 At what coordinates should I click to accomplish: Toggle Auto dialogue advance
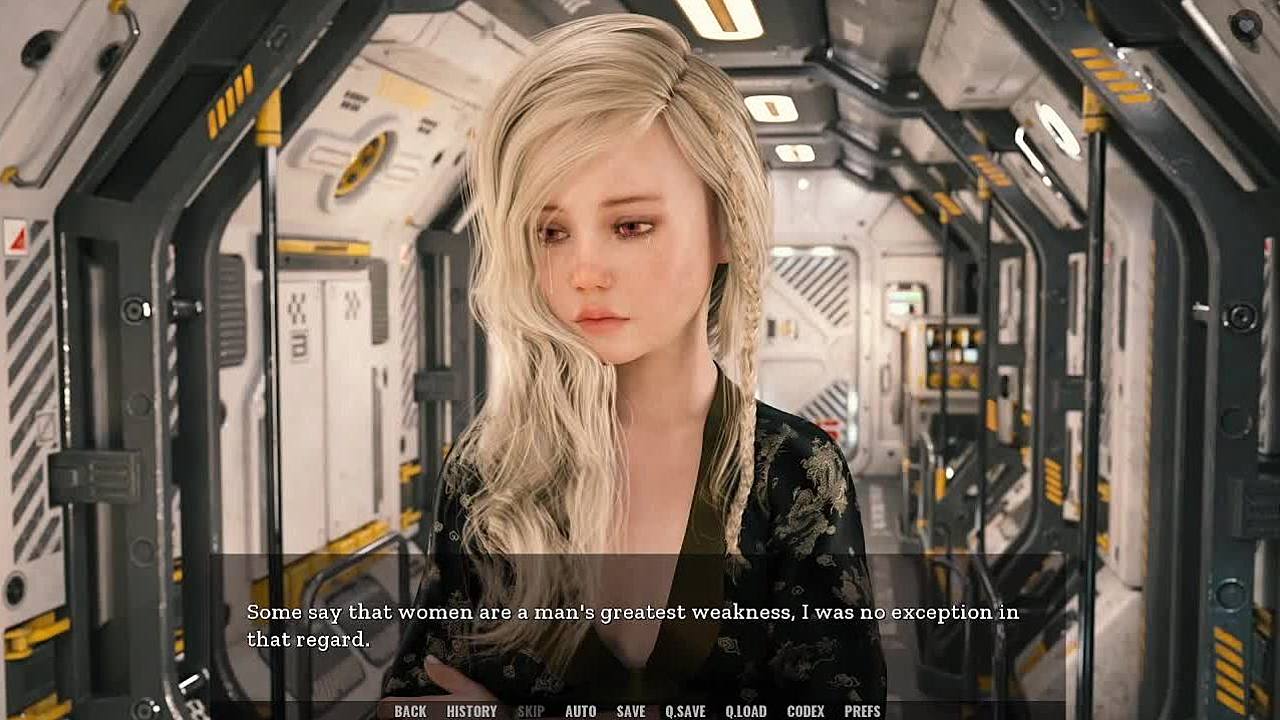point(580,711)
